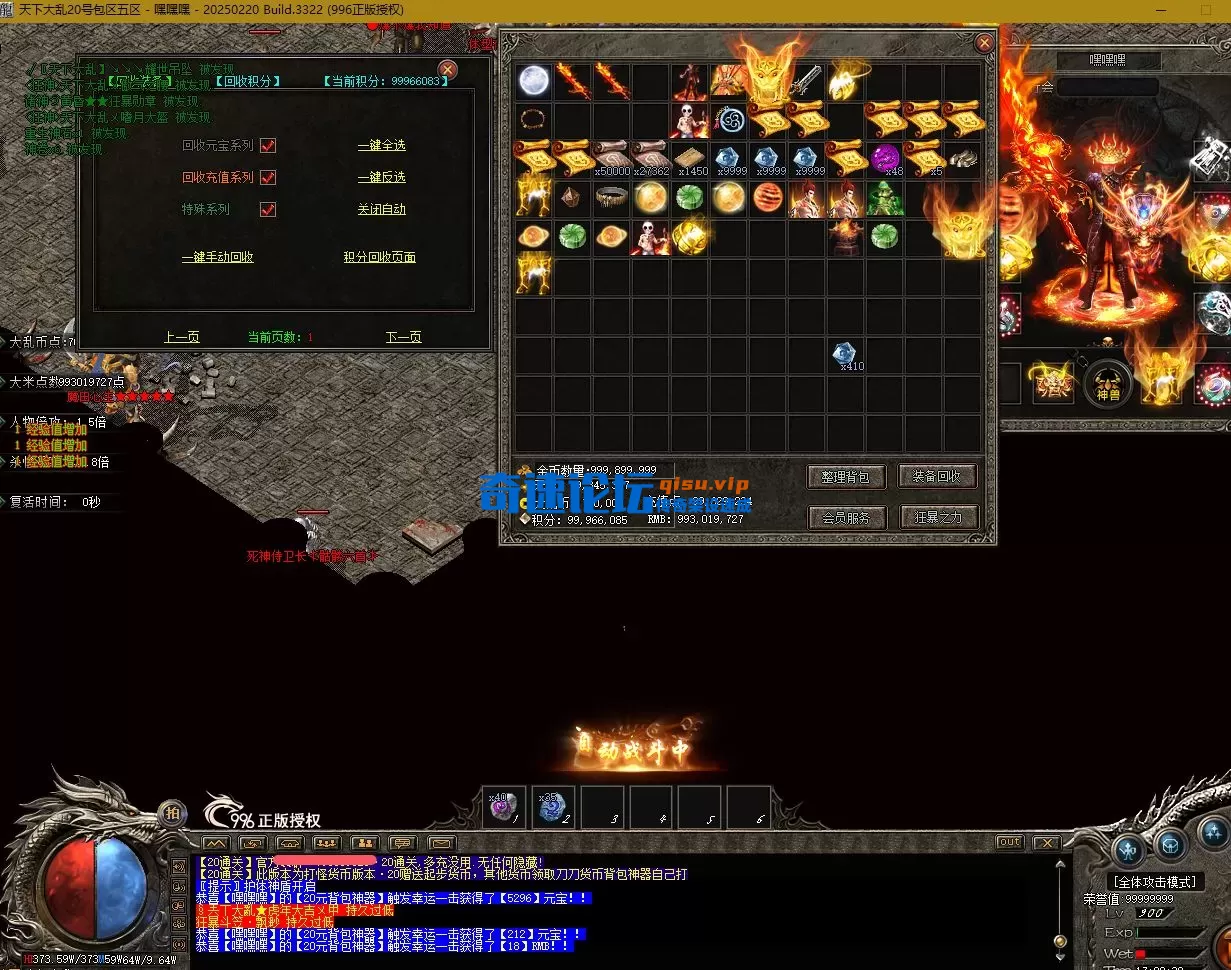Activate the 狂暴之力 button
Viewport: 1231px width, 970px height.
937,517
